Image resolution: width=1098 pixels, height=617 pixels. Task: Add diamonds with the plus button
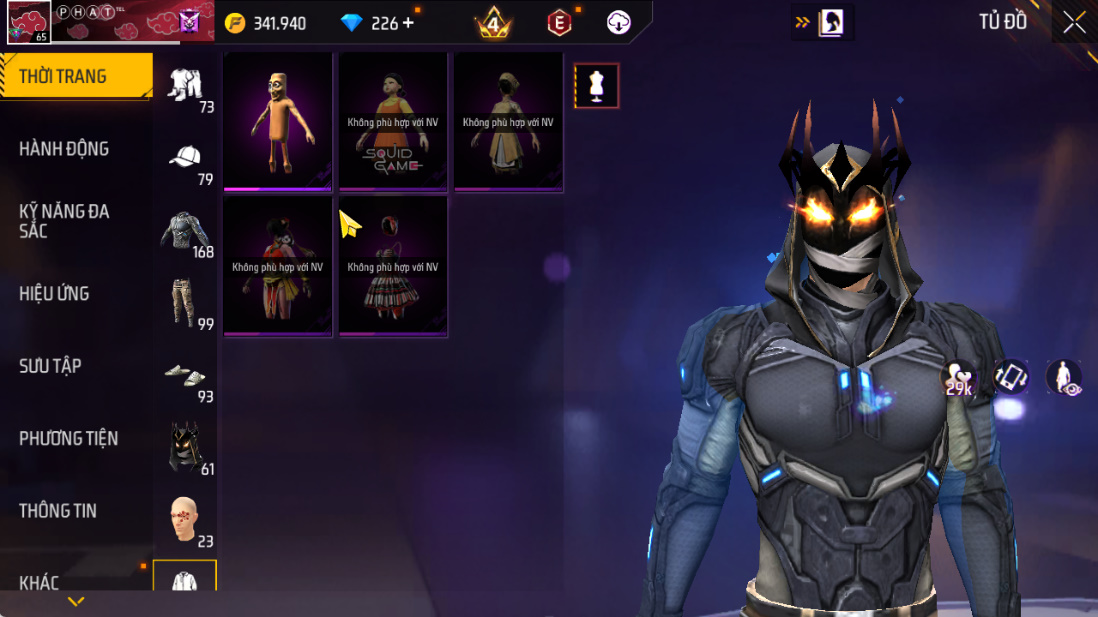(408, 23)
